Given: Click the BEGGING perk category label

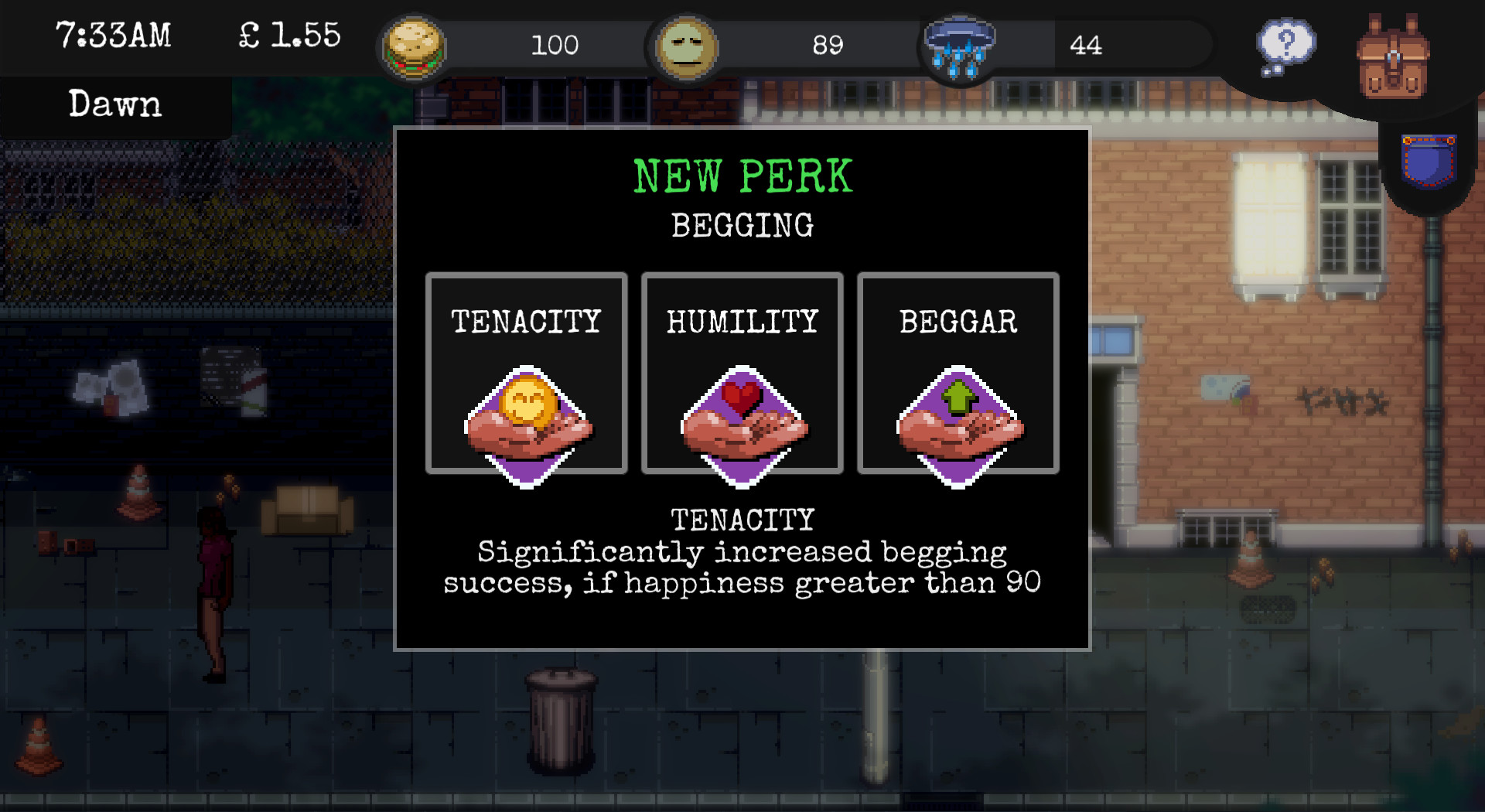Looking at the screenshot, I should click(742, 226).
